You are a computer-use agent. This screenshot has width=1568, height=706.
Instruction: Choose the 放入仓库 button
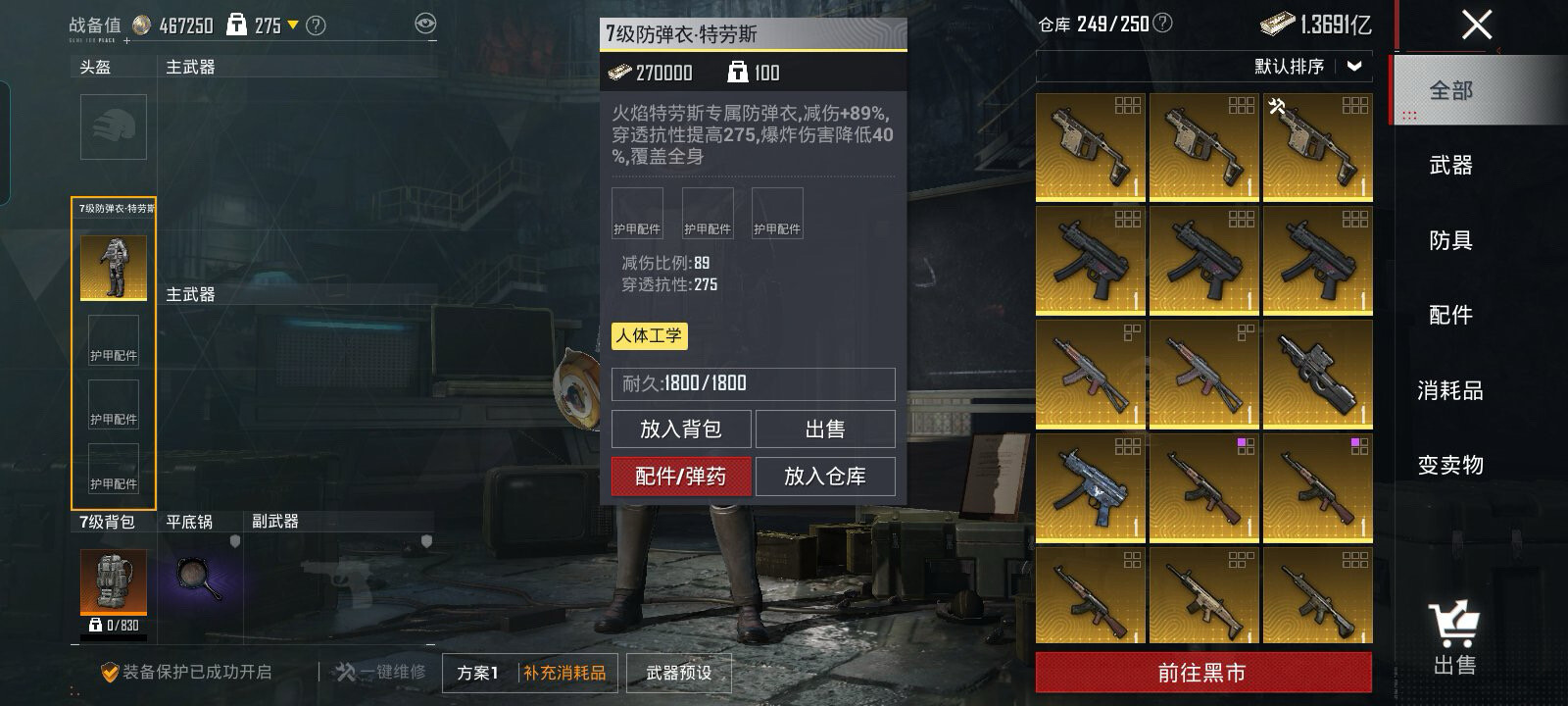(825, 477)
